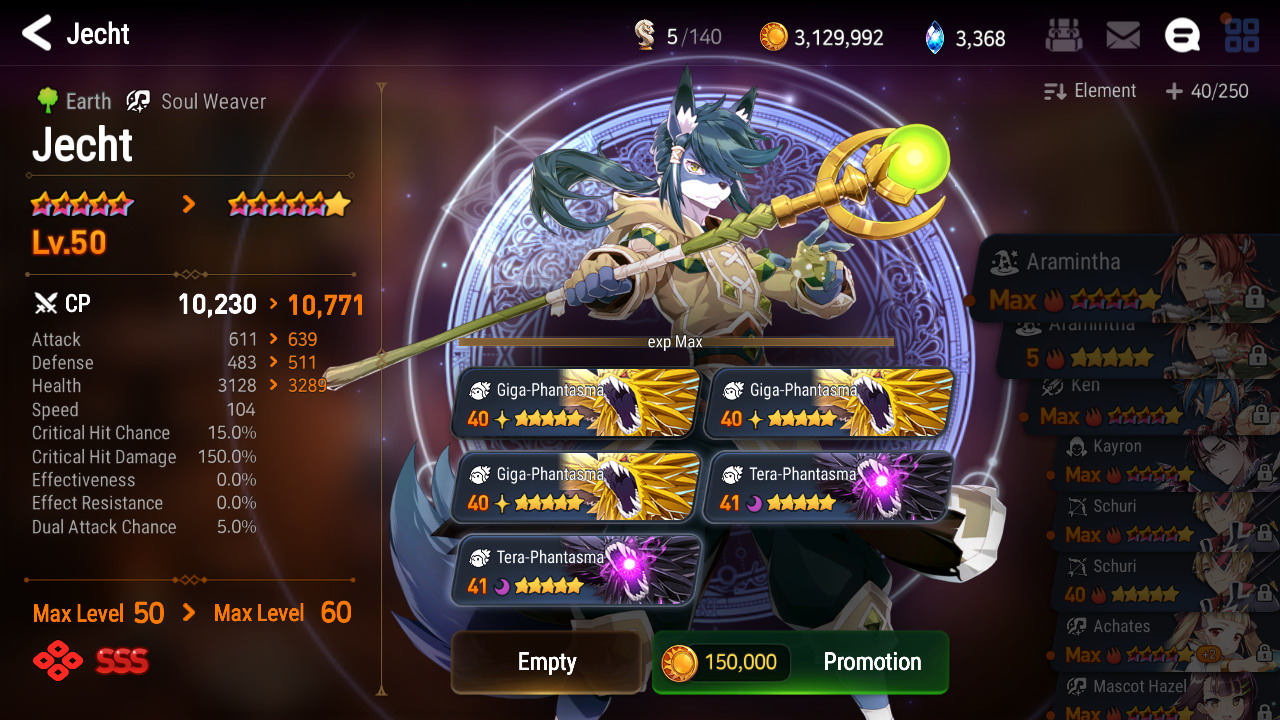Select Kayron from the hero list
1280x720 pixels.
pyautogui.click(x=1160, y=461)
